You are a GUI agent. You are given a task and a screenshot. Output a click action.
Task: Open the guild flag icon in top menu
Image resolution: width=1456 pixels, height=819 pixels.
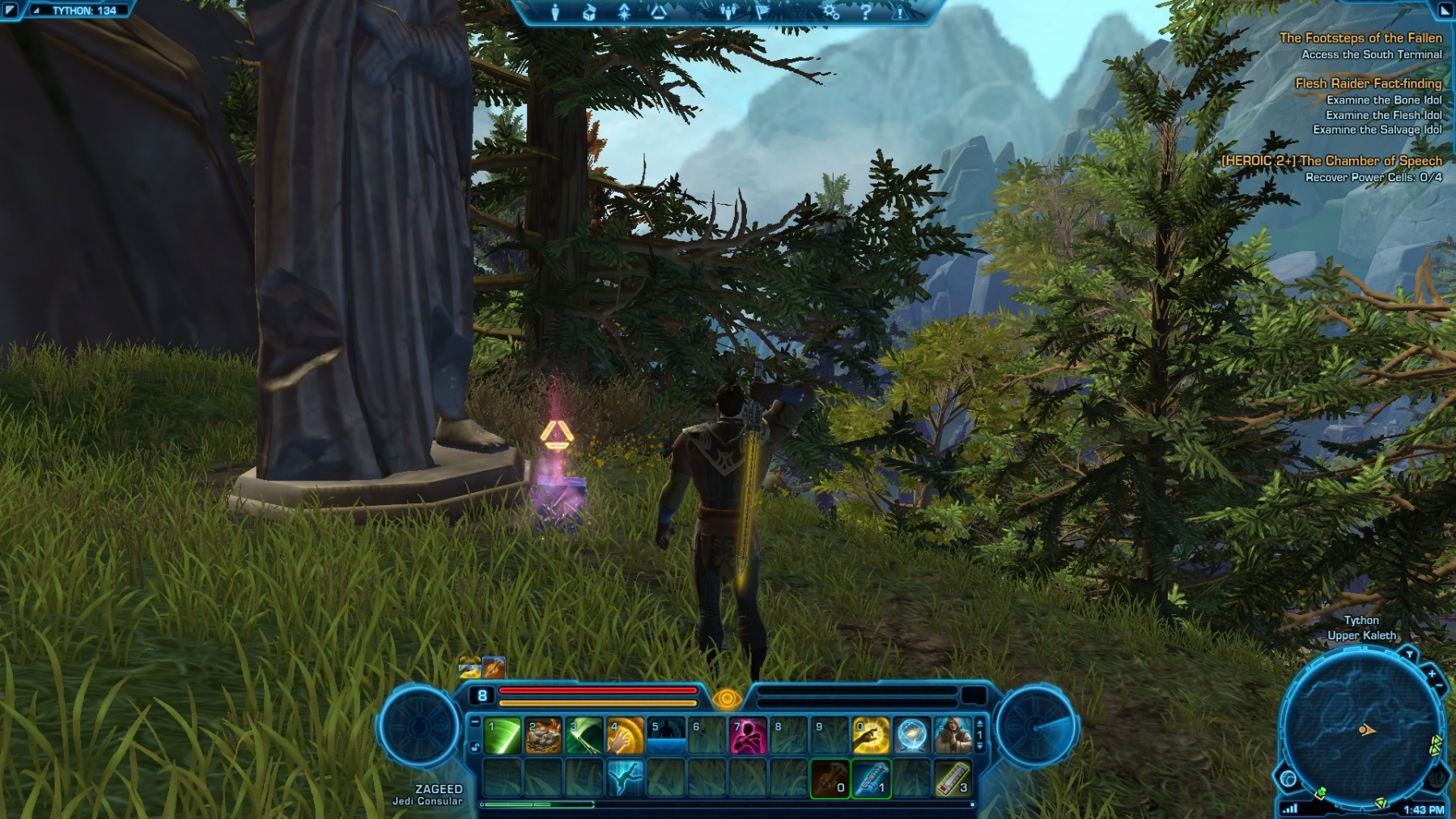[x=762, y=12]
